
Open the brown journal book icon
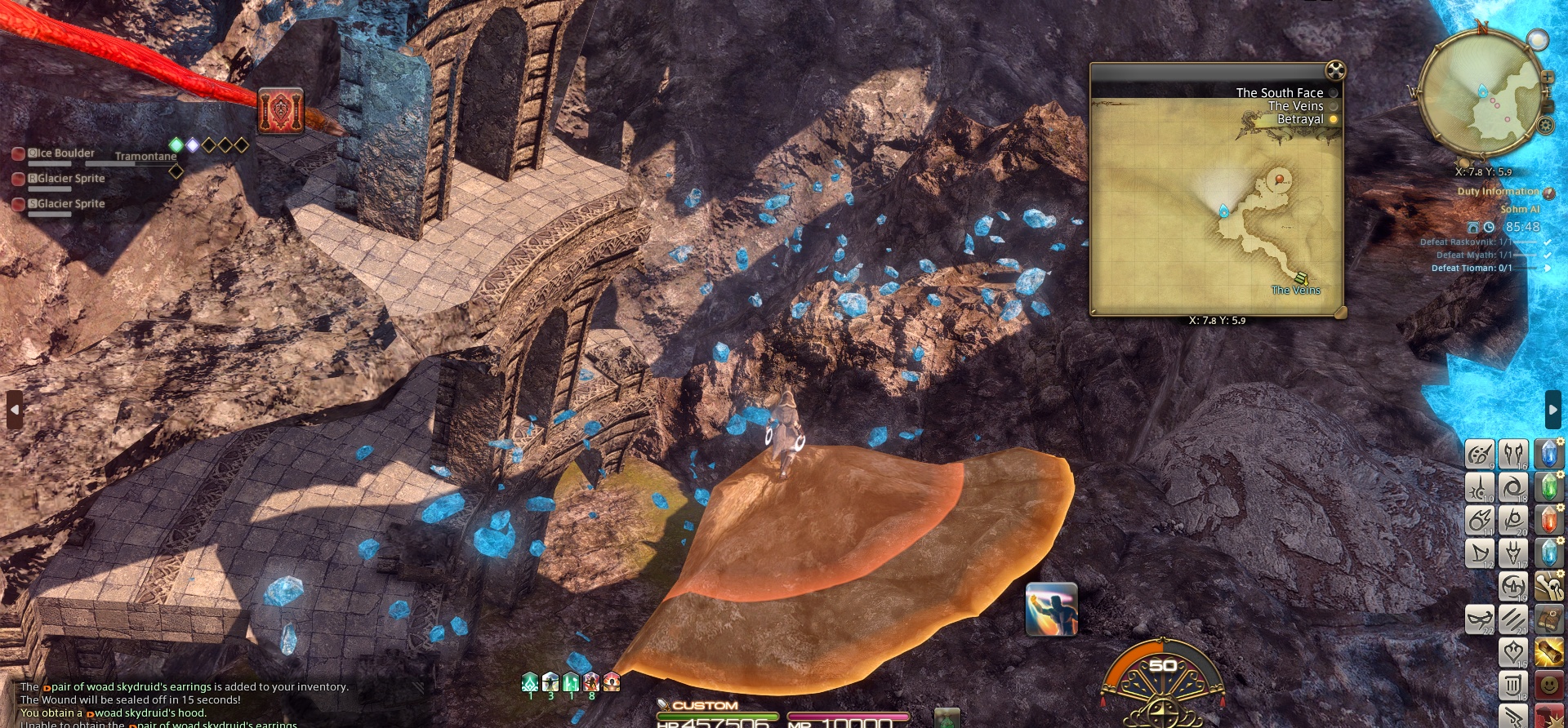1548,619
